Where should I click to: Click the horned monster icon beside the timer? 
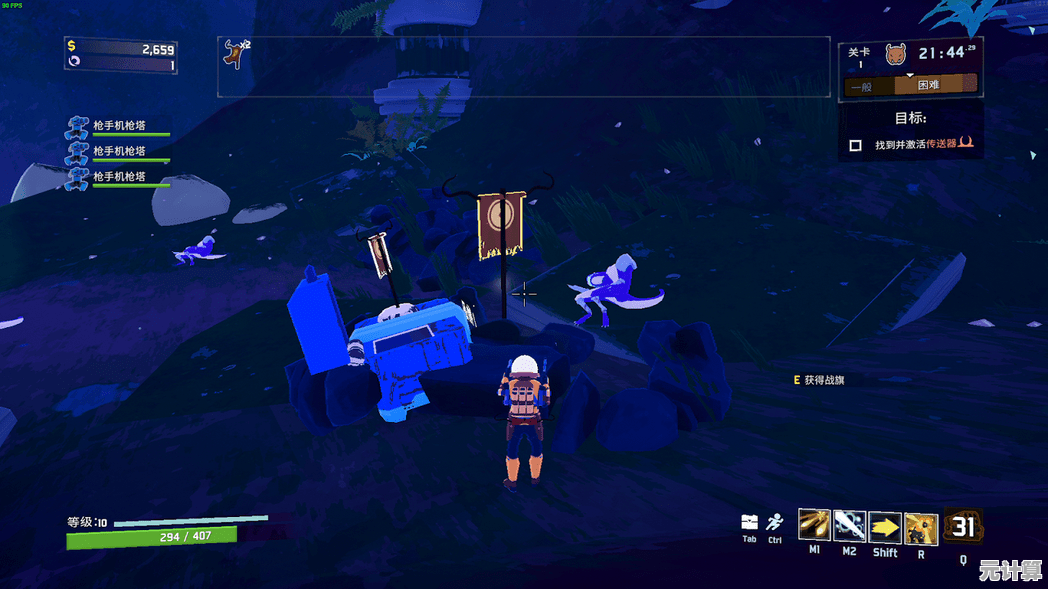pyautogui.click(x=895, y=53)
